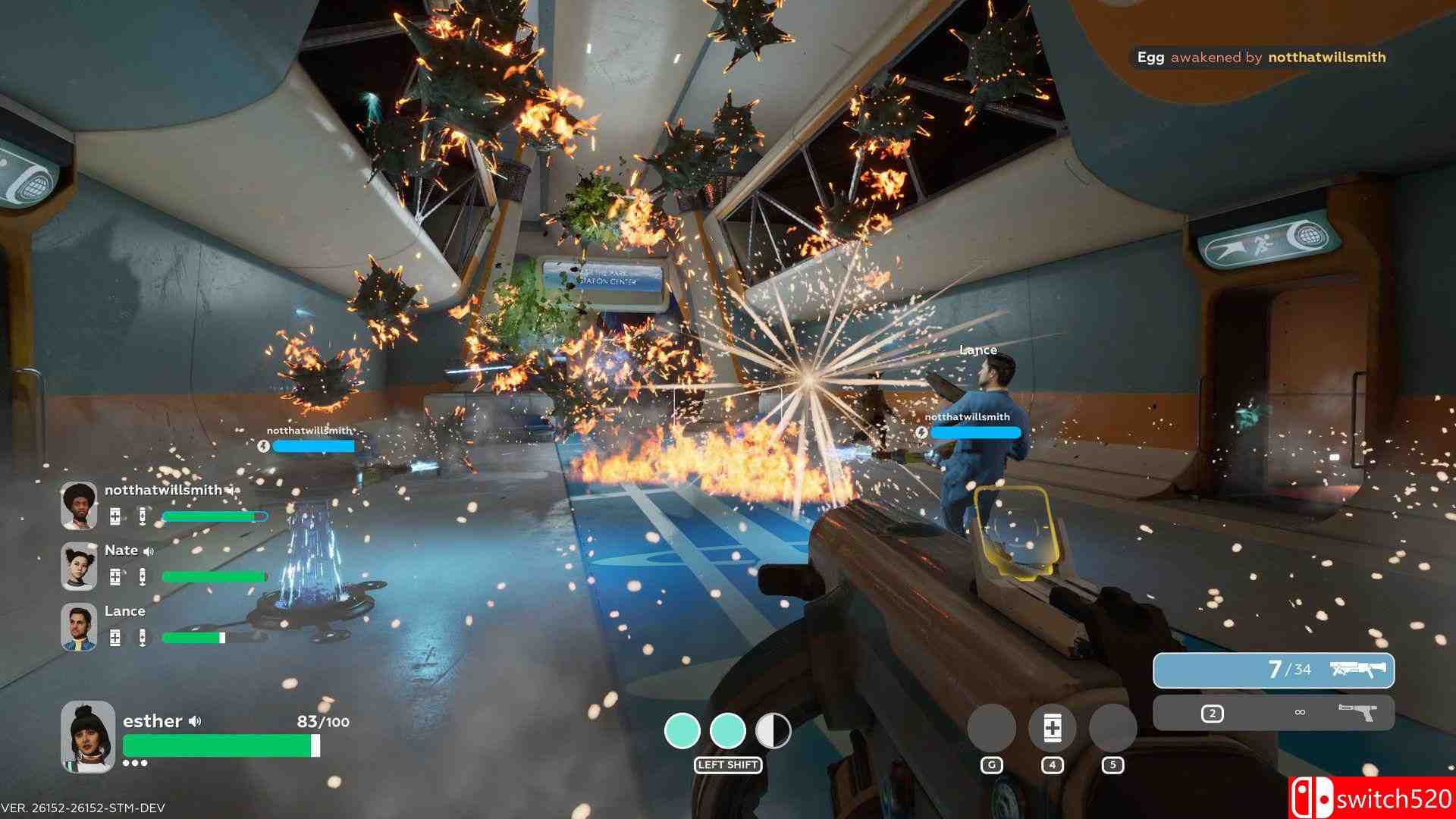The width and height of the screenshot is (1456, 819).
Task: Select notthatwillsmith's teammate portrait
Action: [79, 506]
